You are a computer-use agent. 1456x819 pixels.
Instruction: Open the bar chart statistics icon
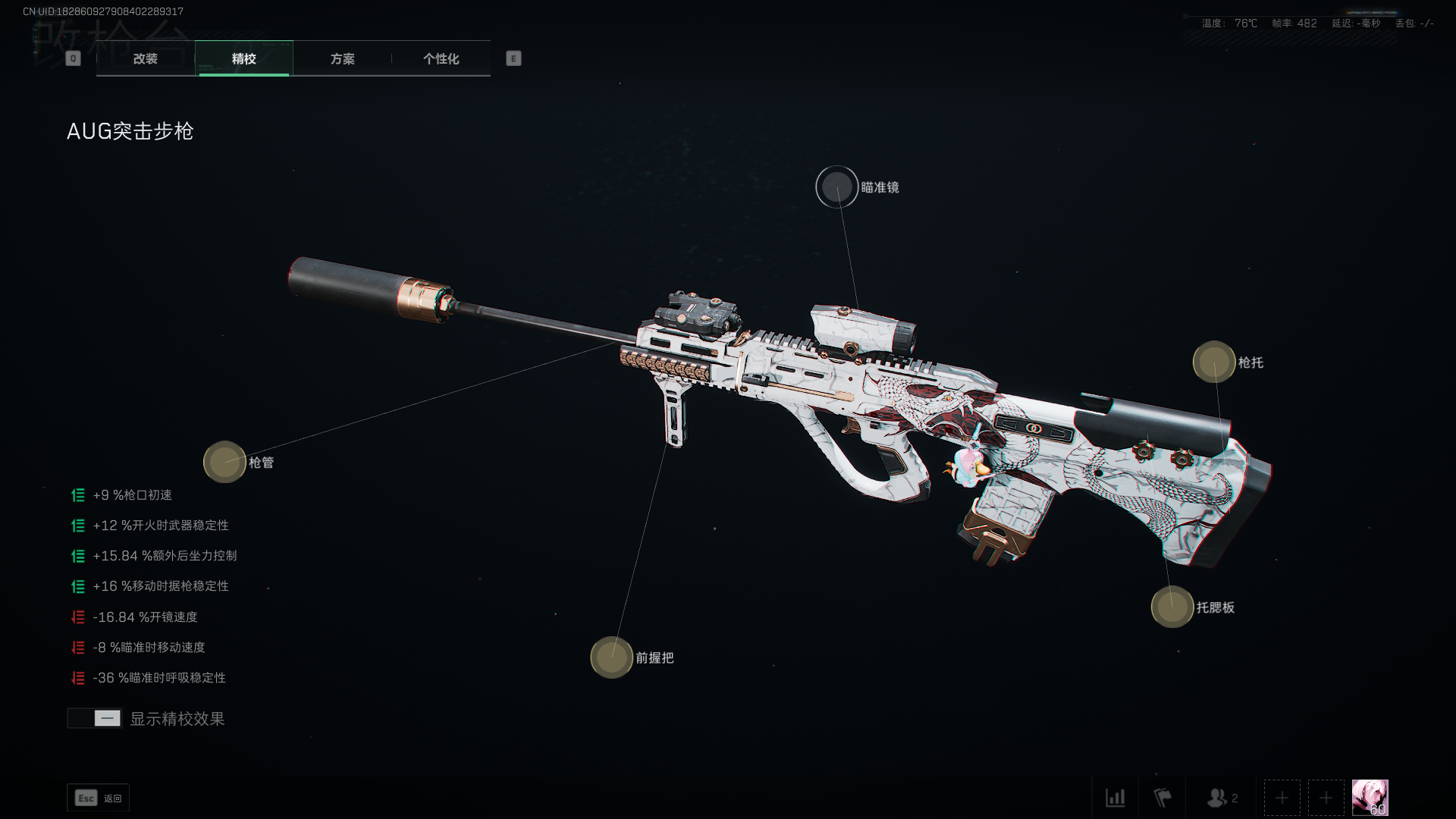point(1115,798)
